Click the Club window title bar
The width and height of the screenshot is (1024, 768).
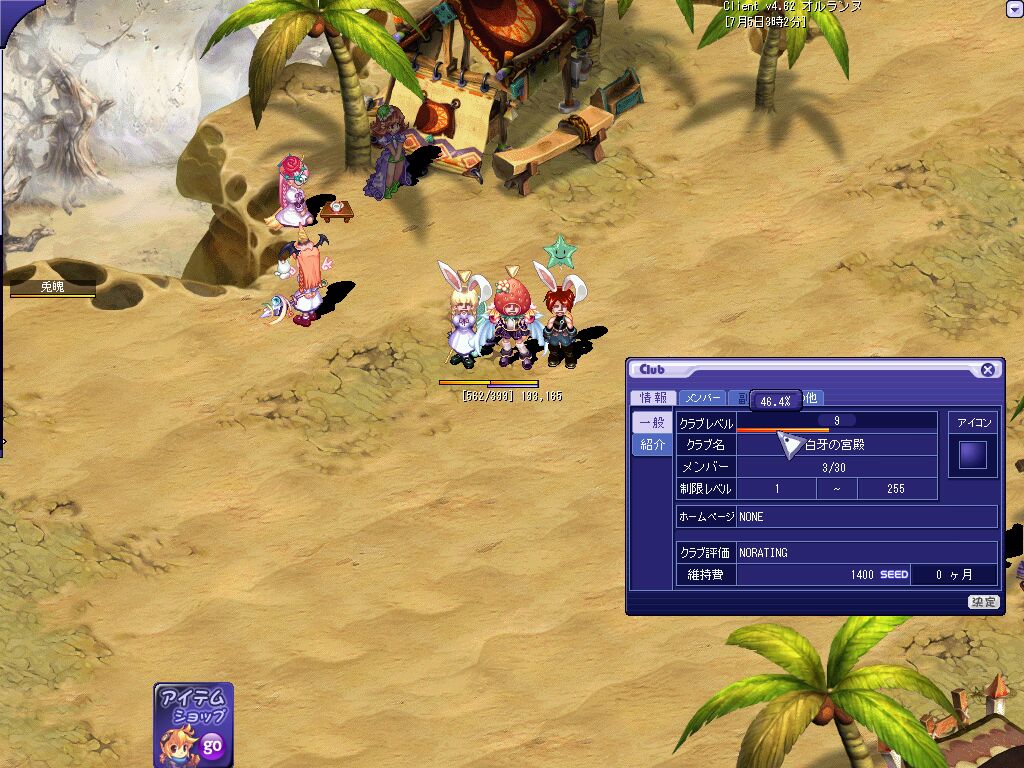point(800,370)
